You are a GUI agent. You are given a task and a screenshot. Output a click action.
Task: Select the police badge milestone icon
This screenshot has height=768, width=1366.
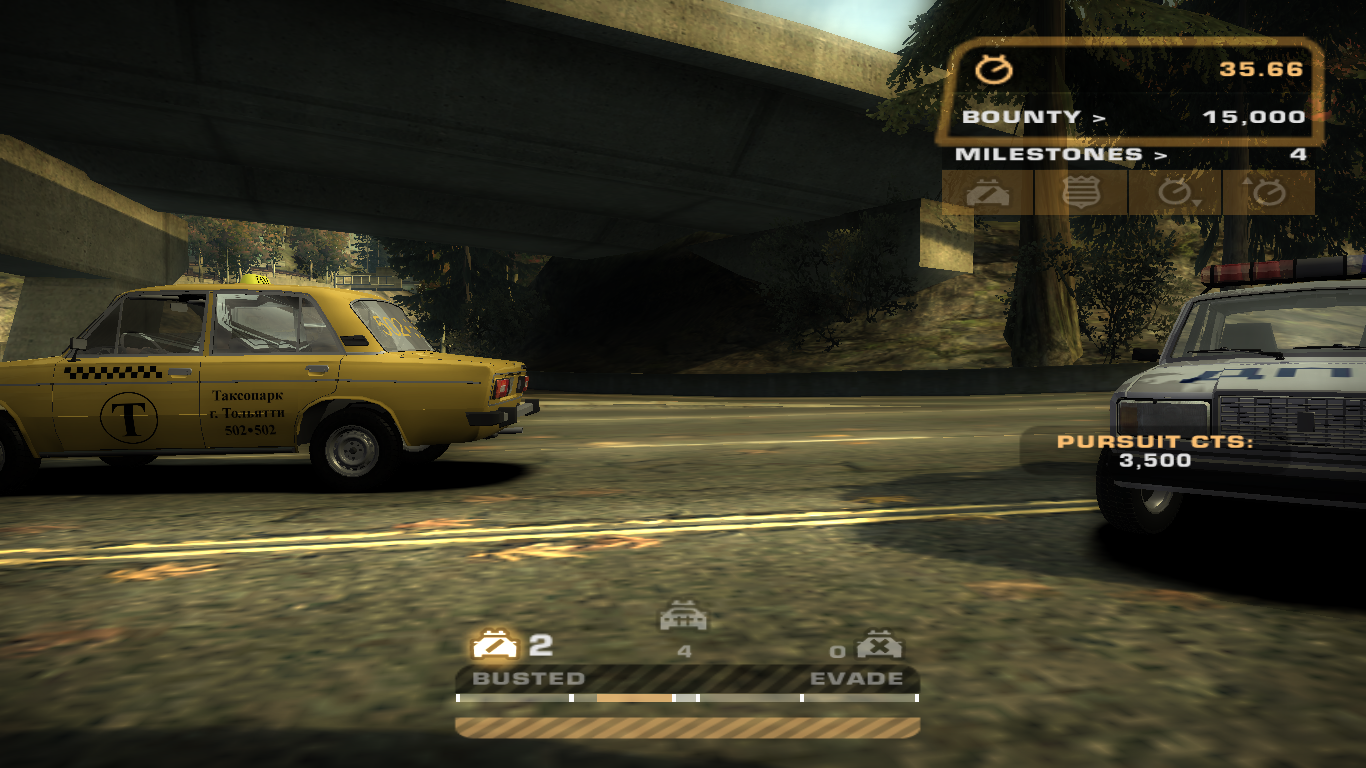pos(1081,192)
